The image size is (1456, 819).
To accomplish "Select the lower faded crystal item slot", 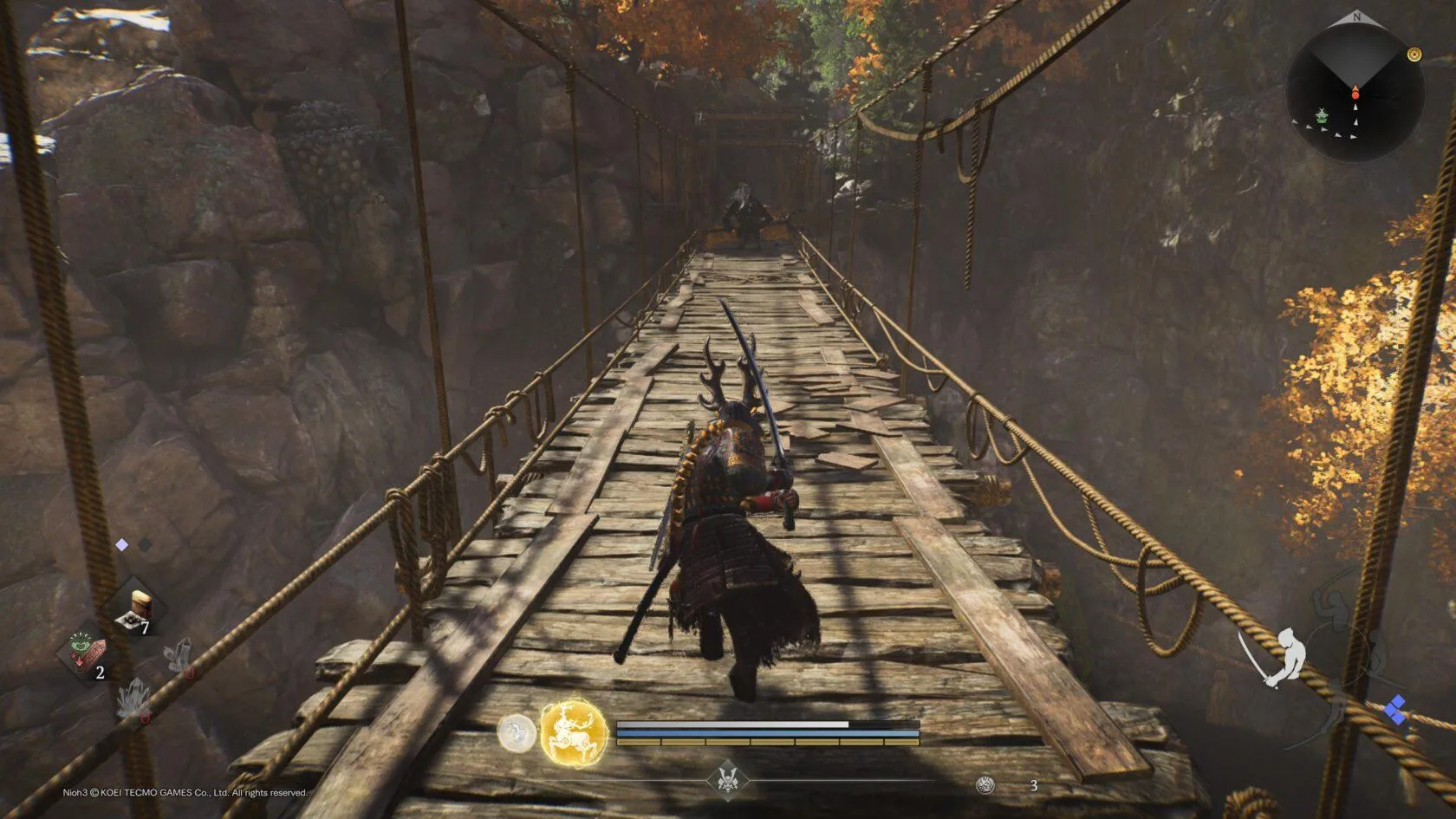I will [x=135, y=700].
